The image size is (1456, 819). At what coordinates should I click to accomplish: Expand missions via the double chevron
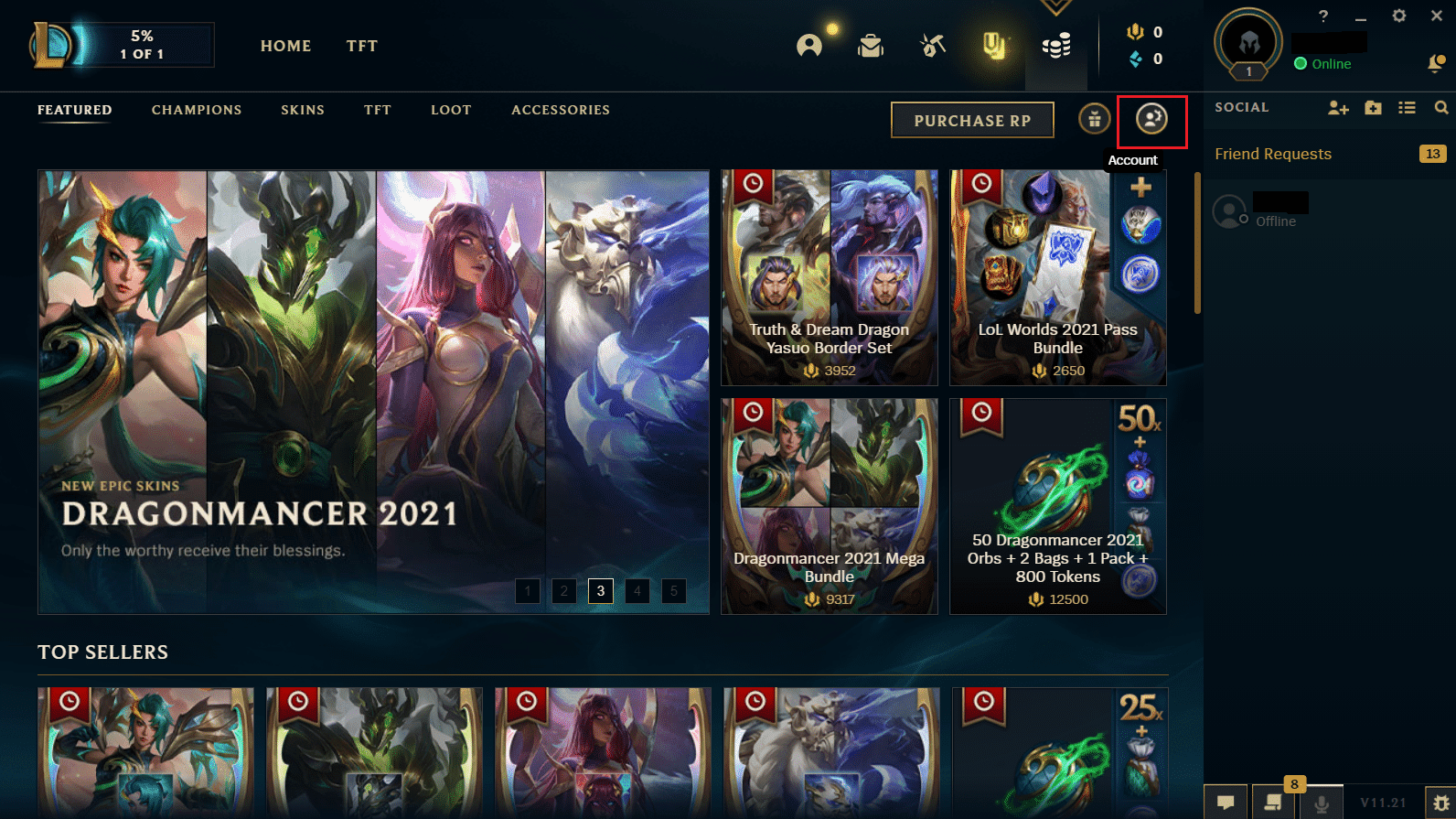pos(1055,7)
